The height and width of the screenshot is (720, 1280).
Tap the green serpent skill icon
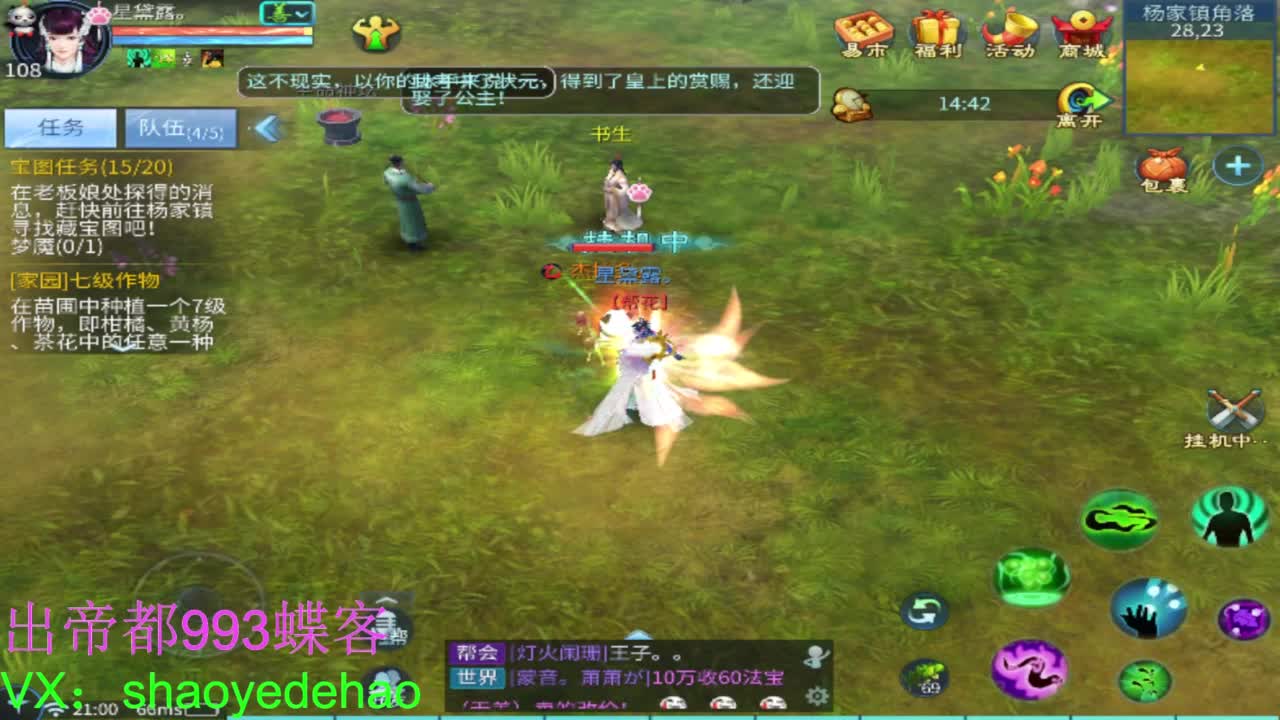click(1122, 518)
